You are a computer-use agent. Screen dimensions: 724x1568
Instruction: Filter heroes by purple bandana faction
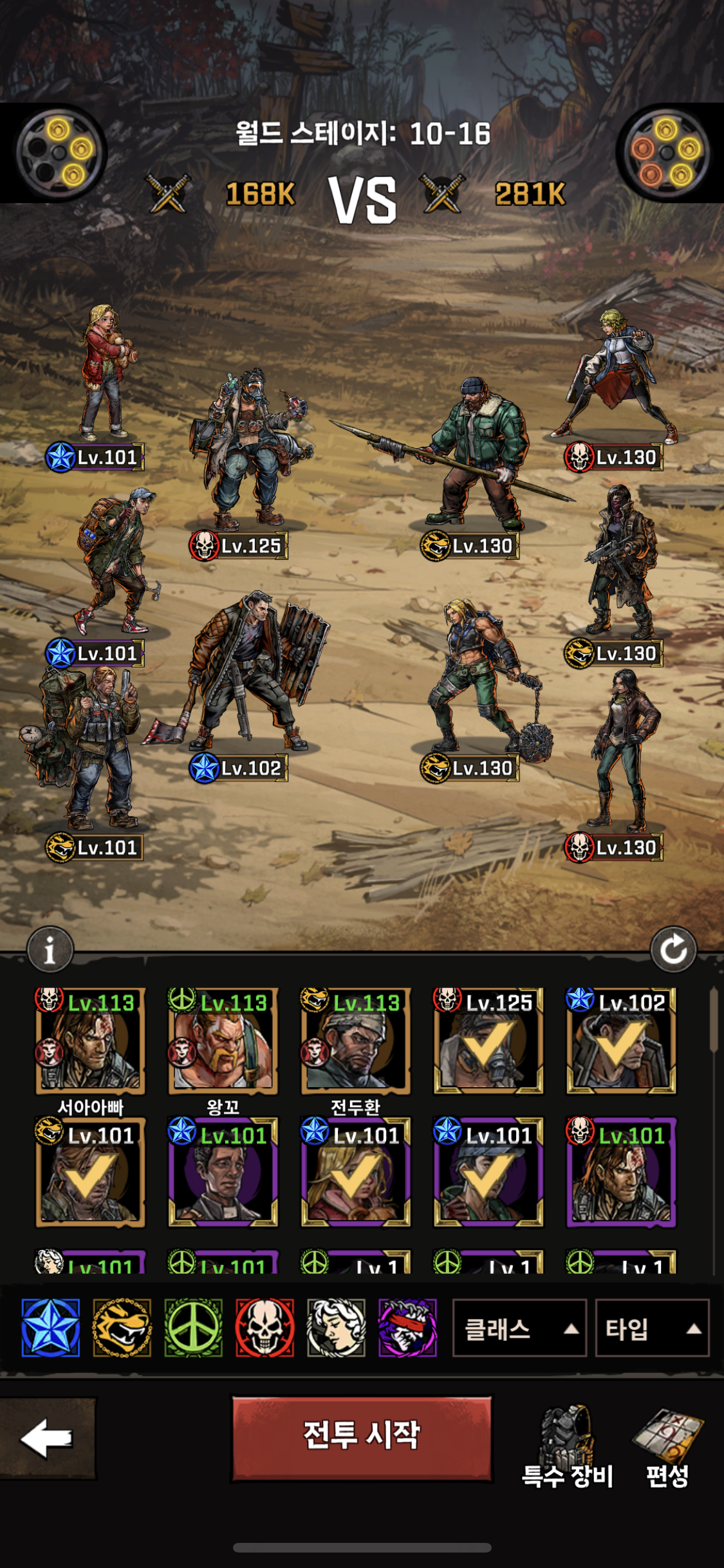(407, 1328)
